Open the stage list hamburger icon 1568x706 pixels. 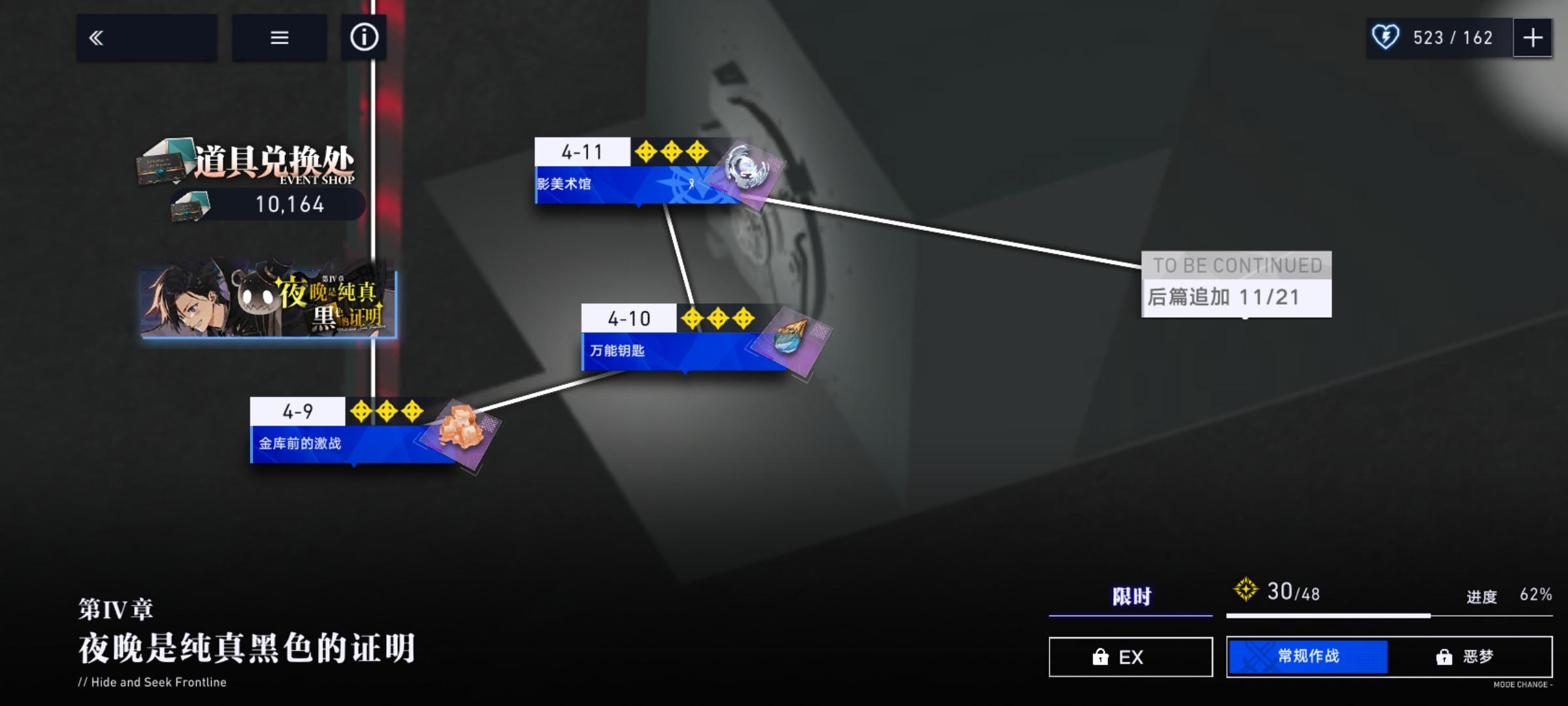(x=279, y=37)
